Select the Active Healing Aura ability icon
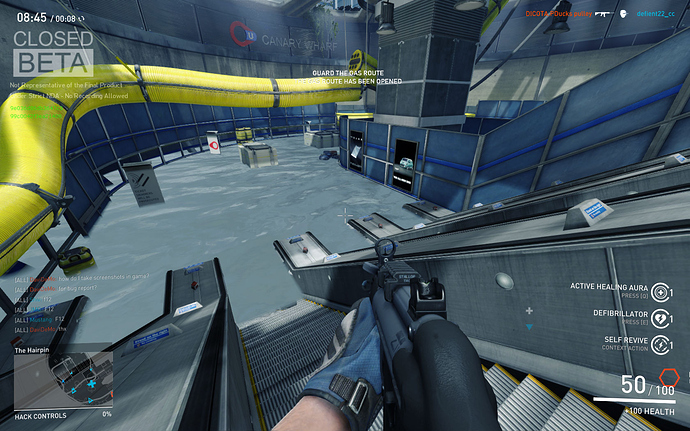 tap(666, 290)
